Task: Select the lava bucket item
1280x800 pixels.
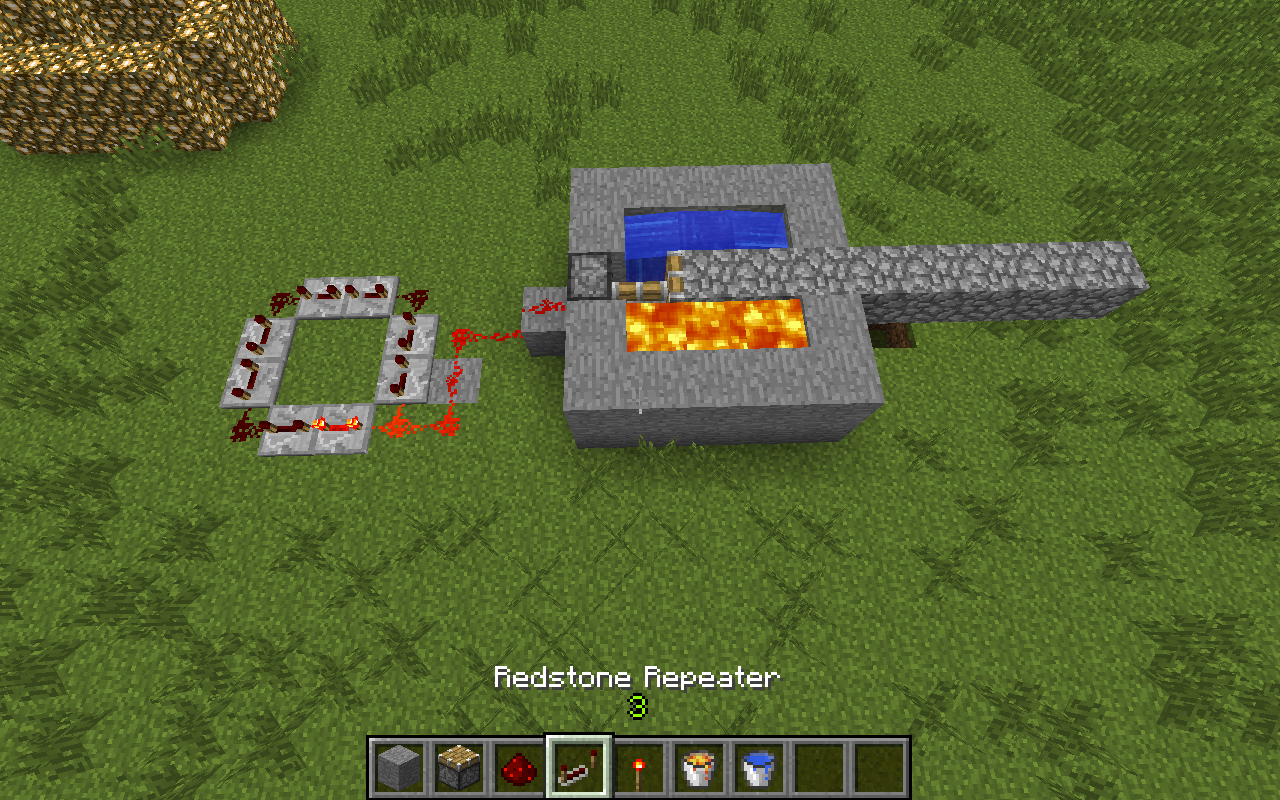Action: (x=699, y=770)
